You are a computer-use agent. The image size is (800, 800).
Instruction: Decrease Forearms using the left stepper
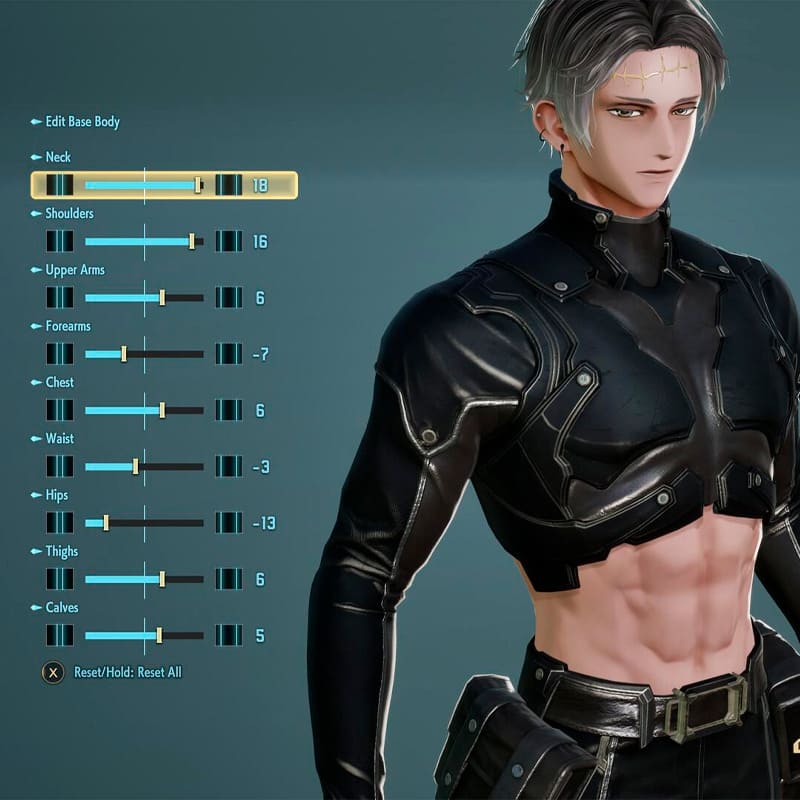click(x=60, y=354)
